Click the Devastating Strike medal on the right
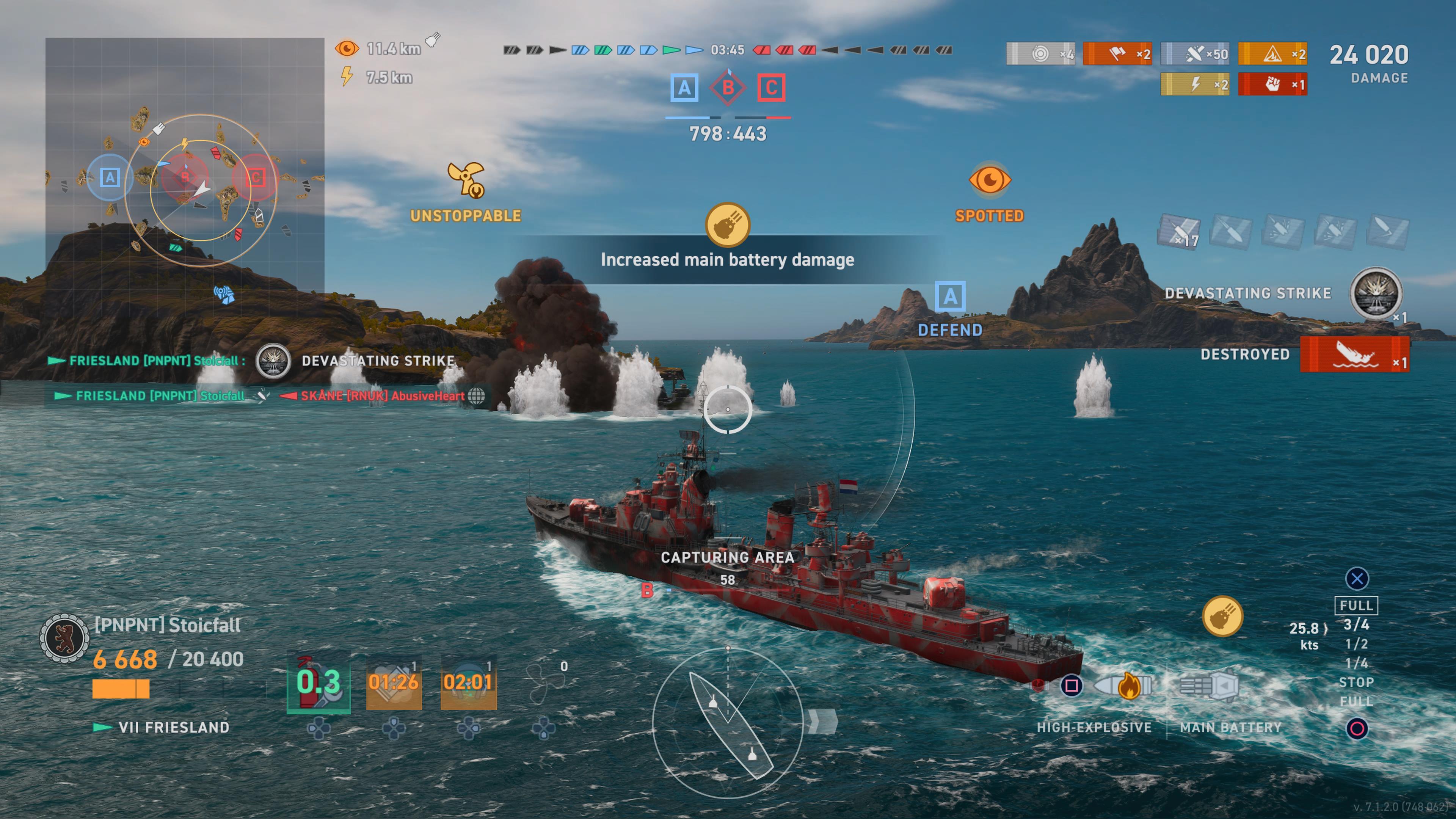This screenshot has height=819, width=1456. pyautogui.click(x=1376, y=293)
